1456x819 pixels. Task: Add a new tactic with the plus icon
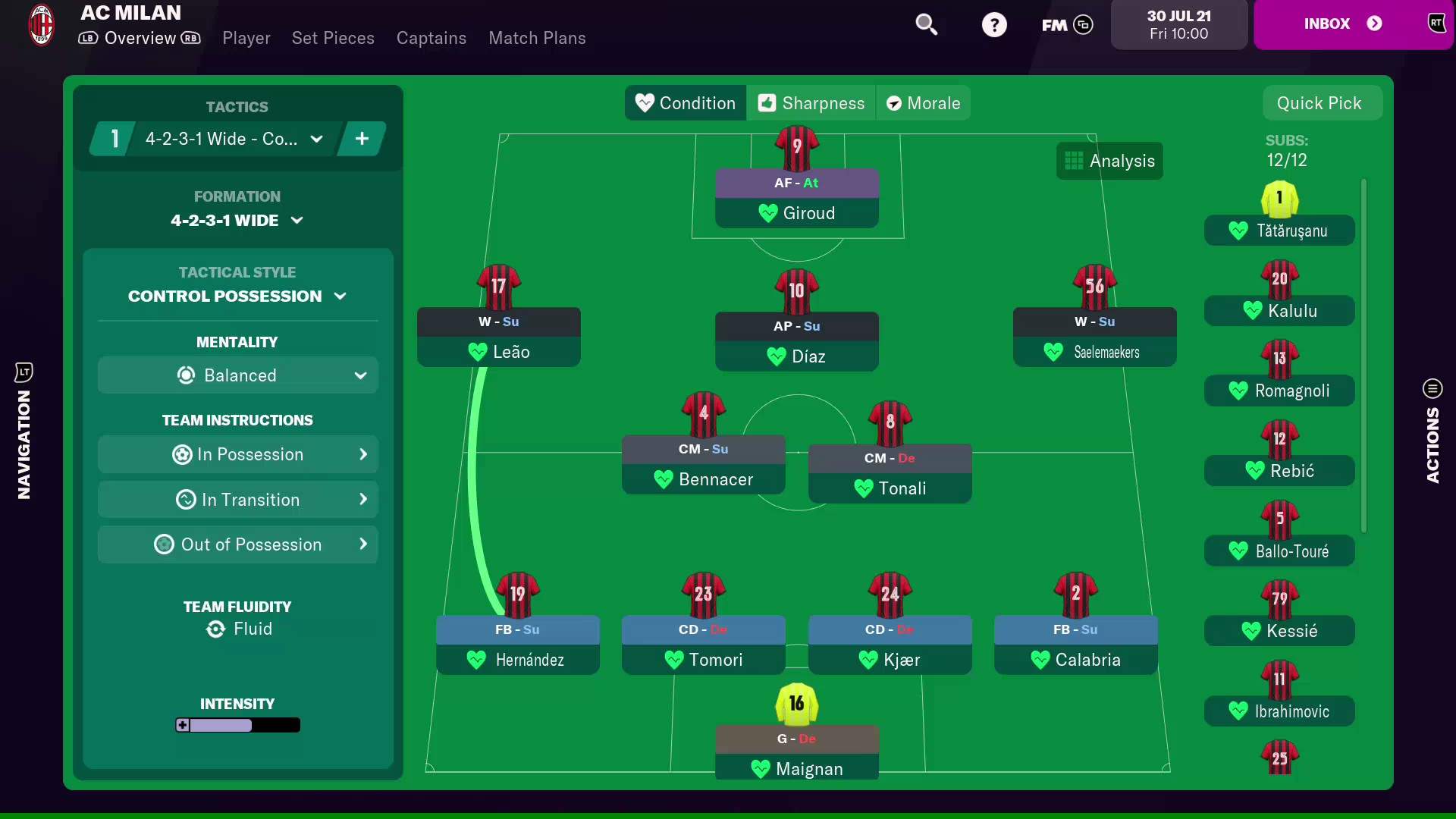[x=362, y=138]
